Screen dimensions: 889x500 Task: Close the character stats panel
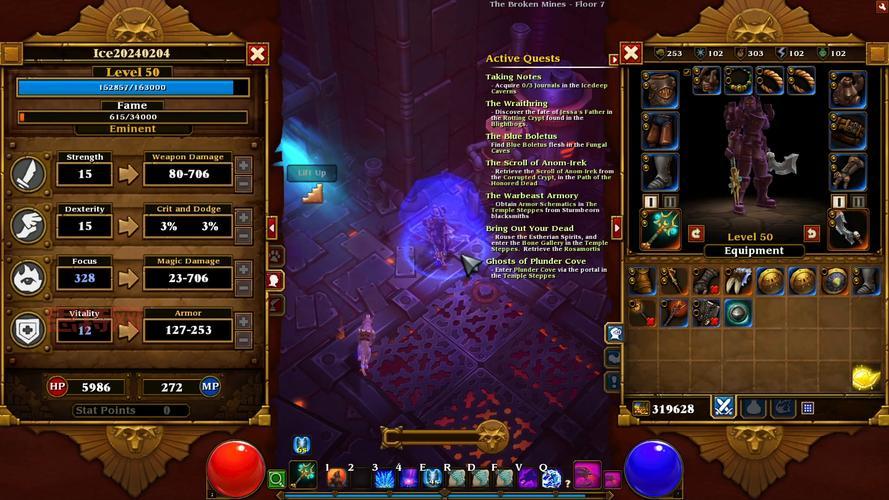(257, 54)
